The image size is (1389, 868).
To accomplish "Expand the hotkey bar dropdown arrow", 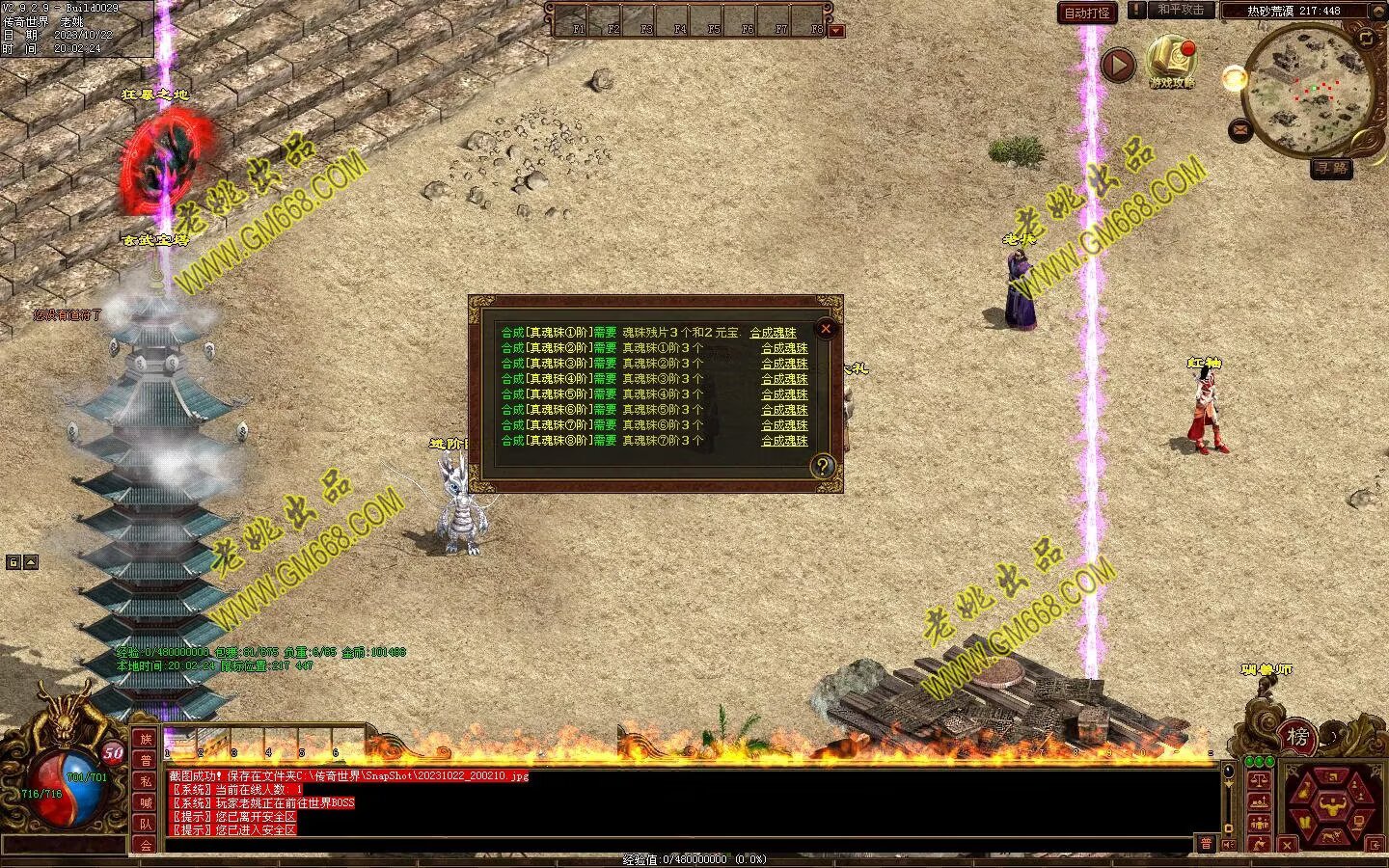I will pyautogui.click(x=836, y=31).
